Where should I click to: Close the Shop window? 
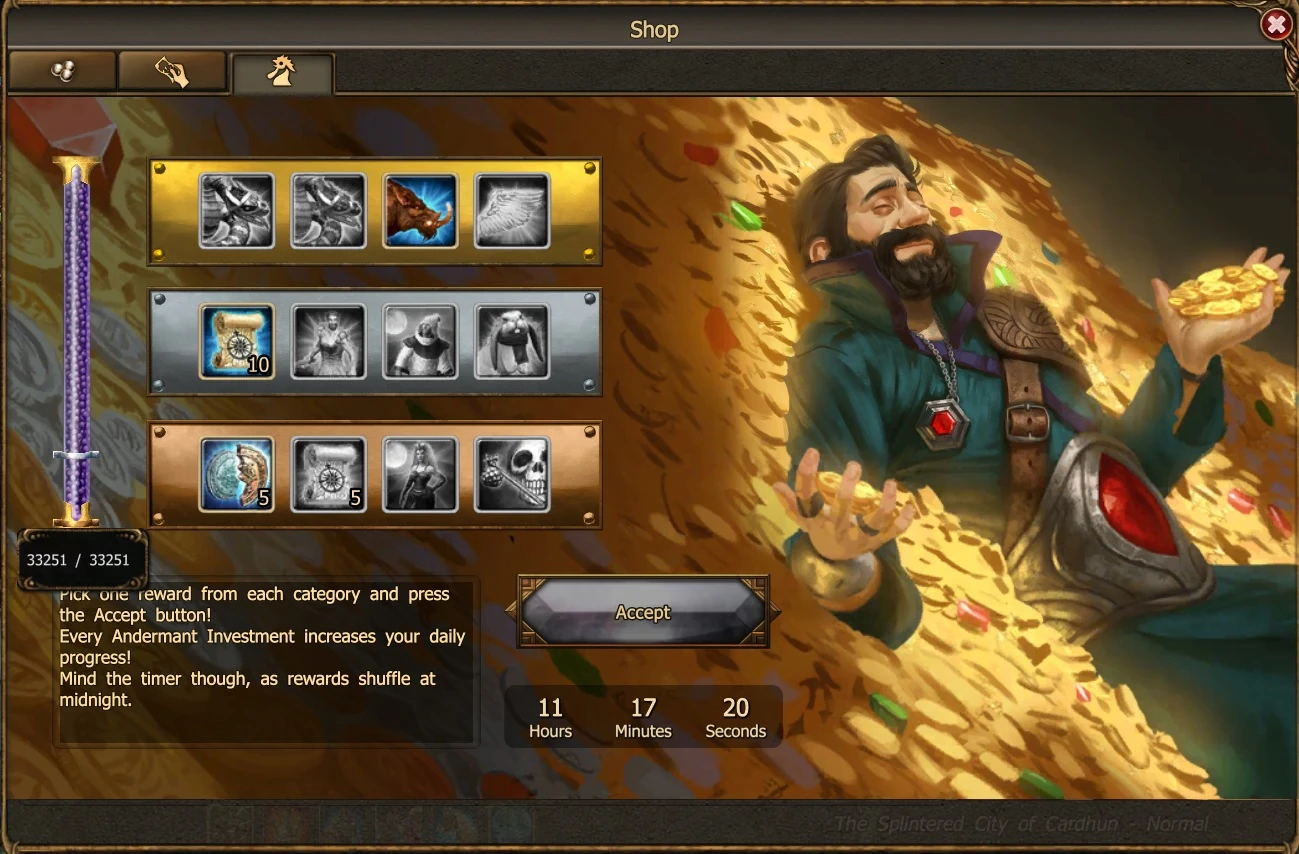(x=1276, y=25)
